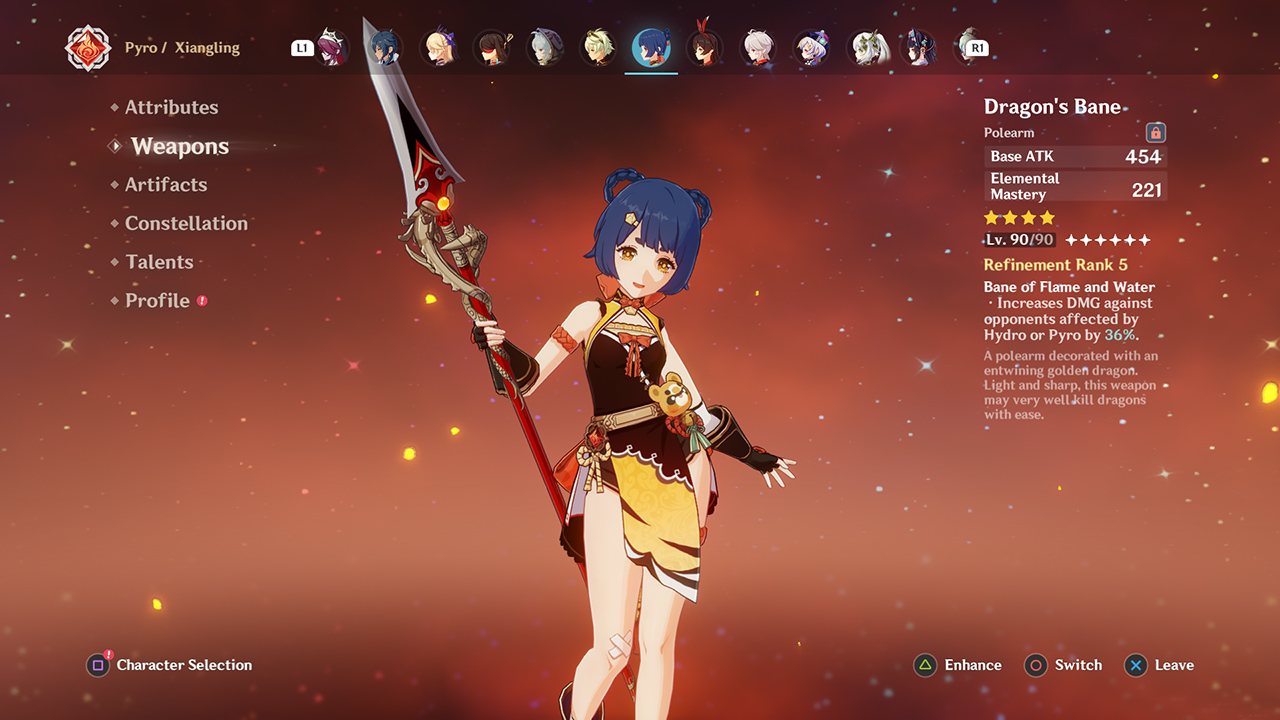The width and height of the screenshot is (1280, 720).
Task: Click the Leave button
Action: pyautogui.click(x=1174, y=665)
